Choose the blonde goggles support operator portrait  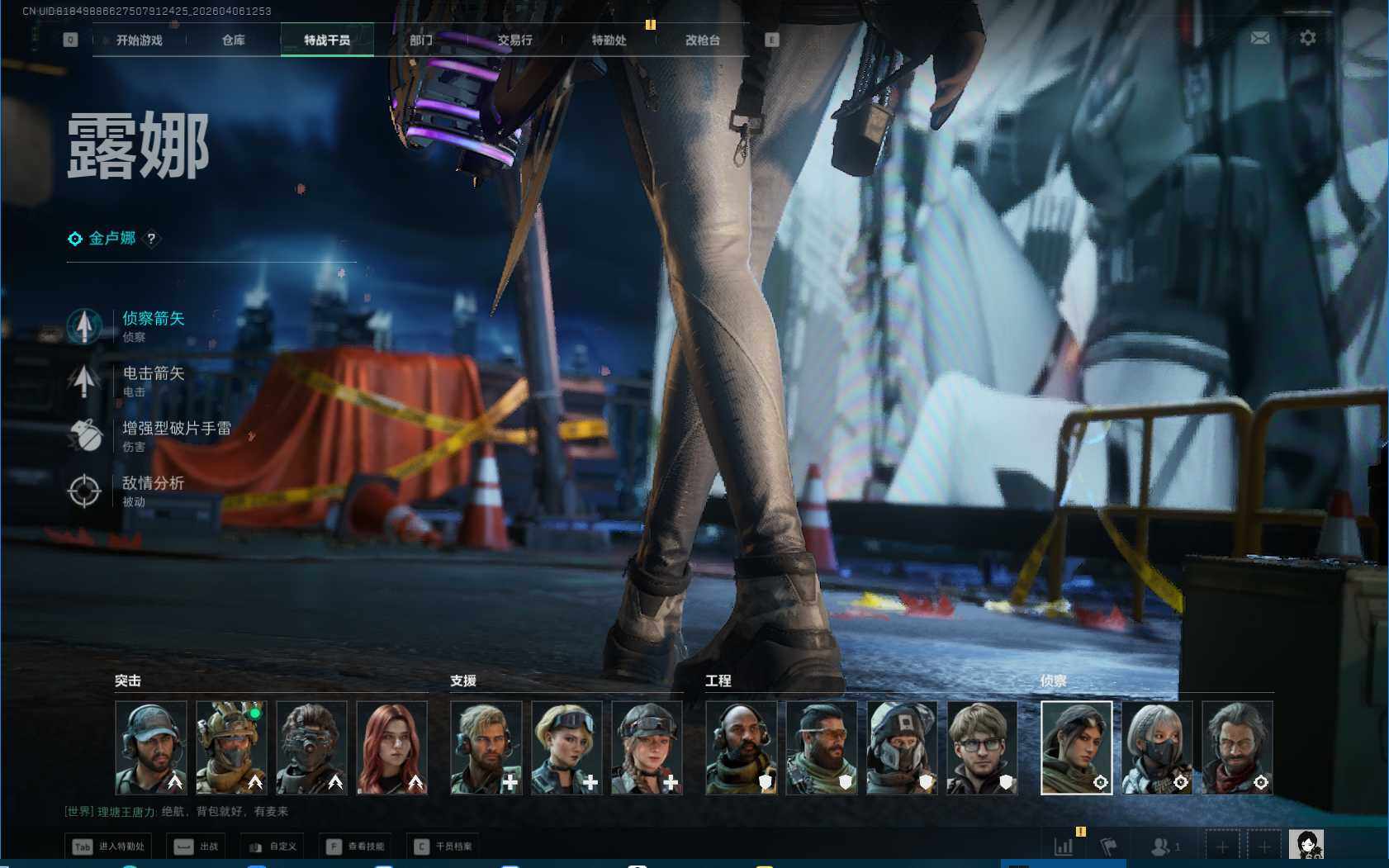(x=567, y=747)
